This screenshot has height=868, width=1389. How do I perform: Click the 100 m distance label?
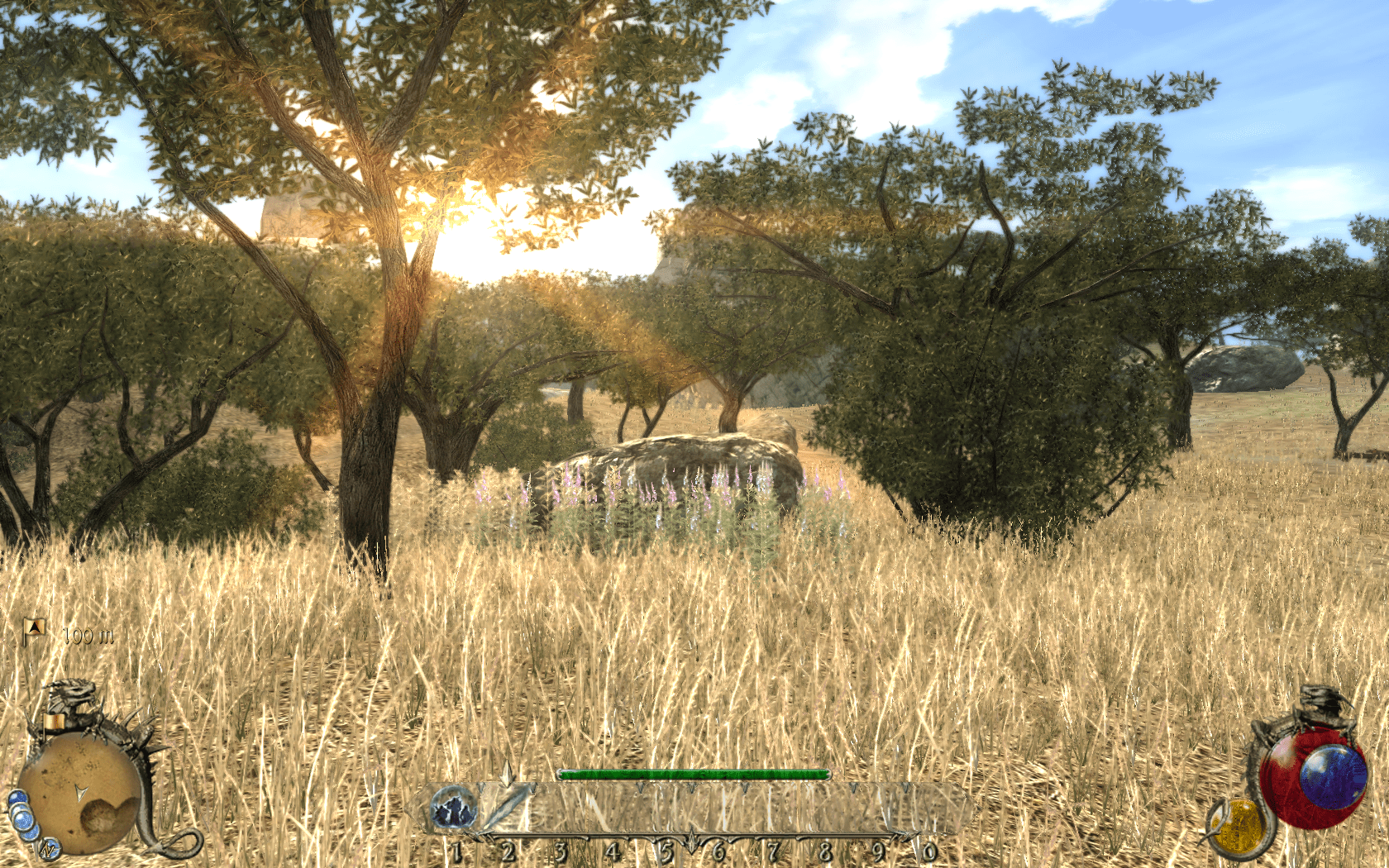pyautogui.click(x=88, y=635)
